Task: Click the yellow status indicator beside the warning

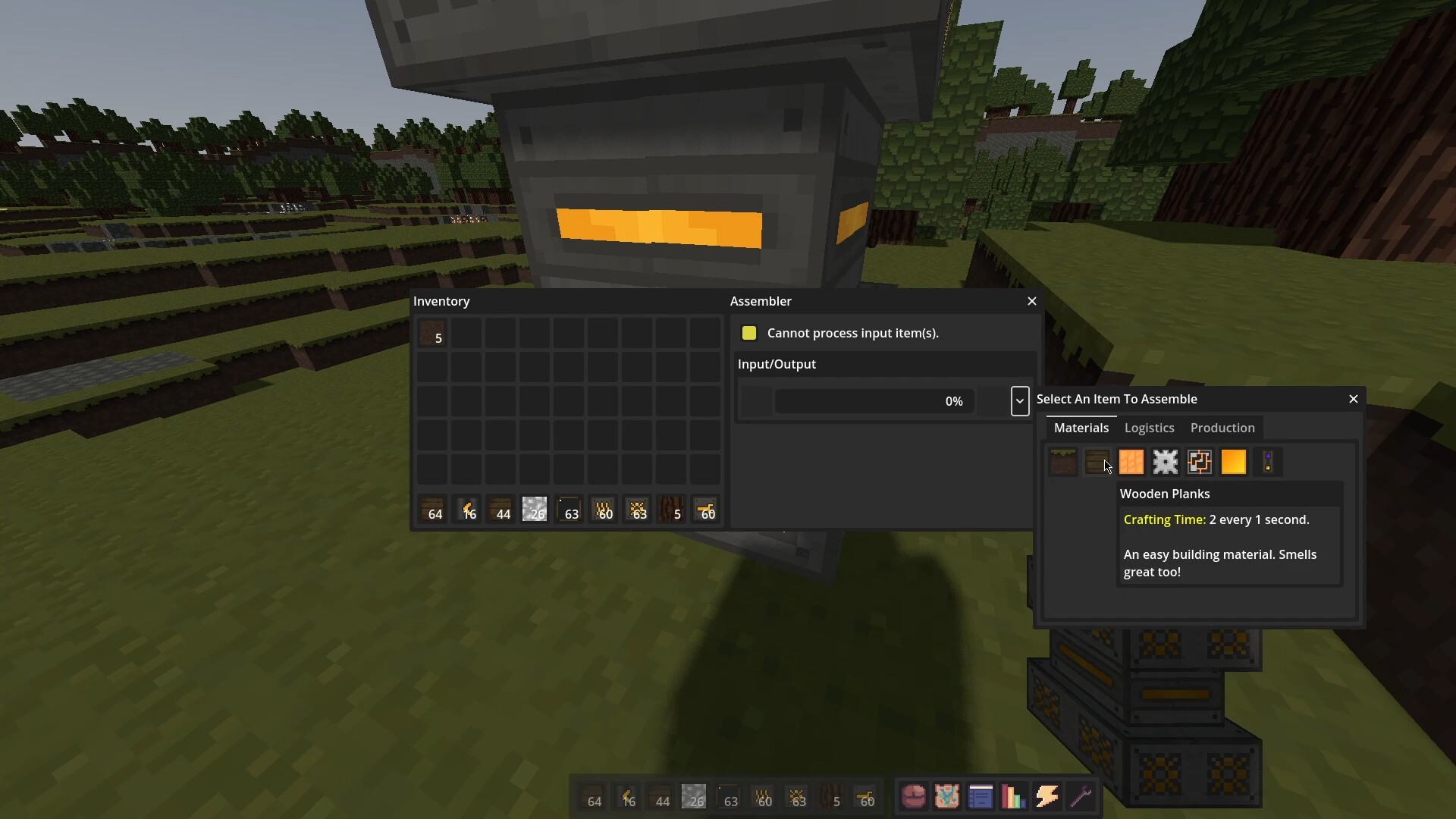Action: click(x=750, y=333)
